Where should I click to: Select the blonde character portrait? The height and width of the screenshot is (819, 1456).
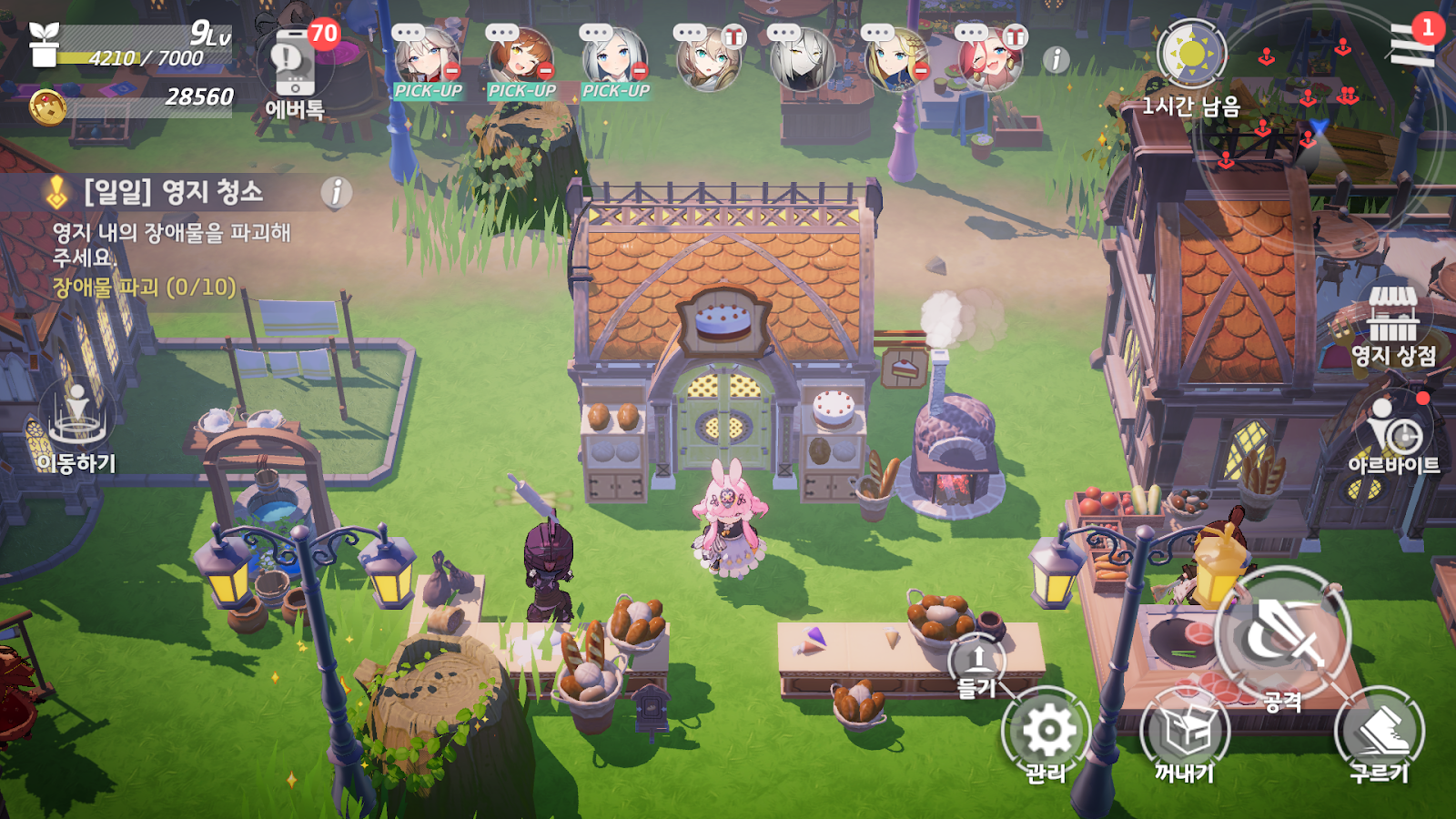895,59
